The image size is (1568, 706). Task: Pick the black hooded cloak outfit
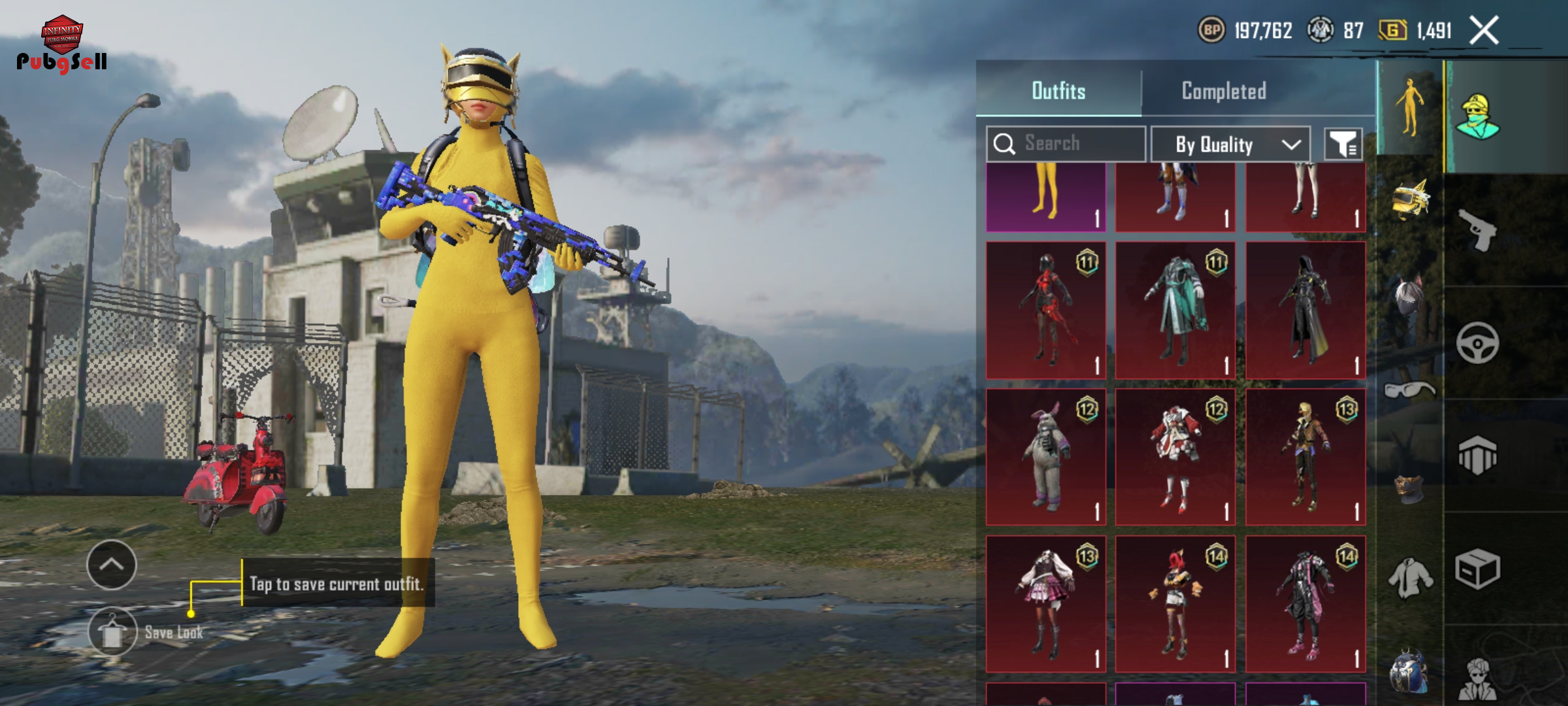tap(1305, 310)
